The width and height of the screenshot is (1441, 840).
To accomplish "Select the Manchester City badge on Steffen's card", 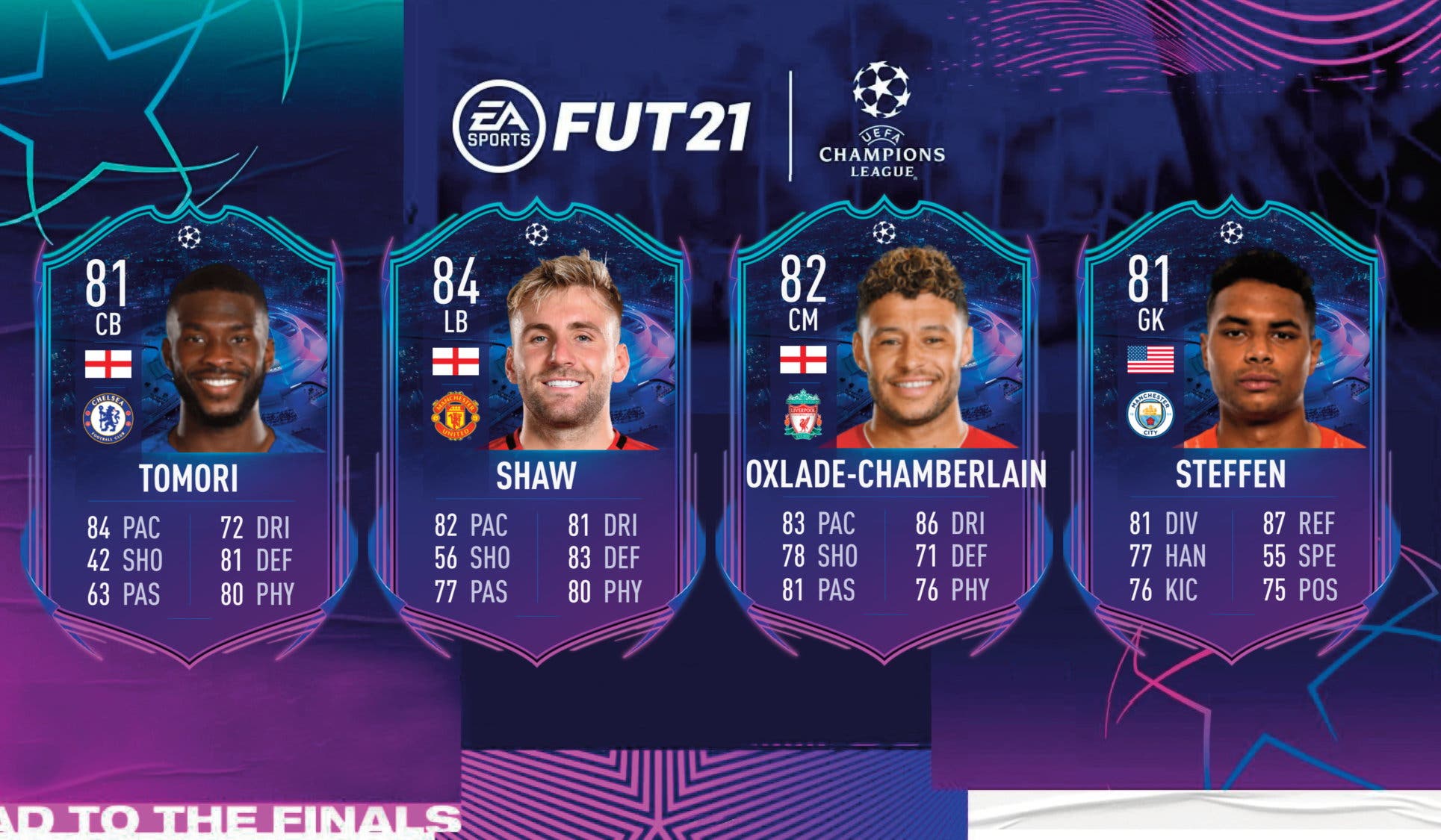I will [x=1148, y=415].
